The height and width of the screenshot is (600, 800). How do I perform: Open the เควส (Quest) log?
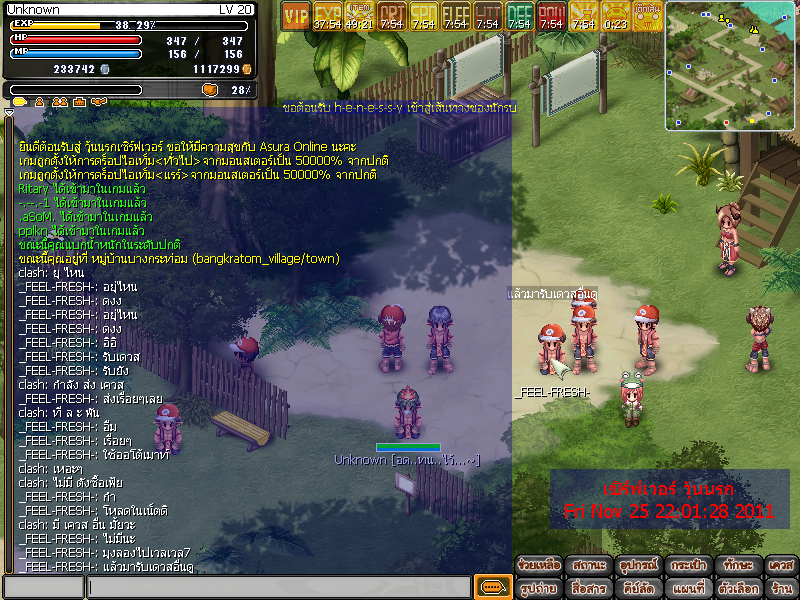(781, 565)
